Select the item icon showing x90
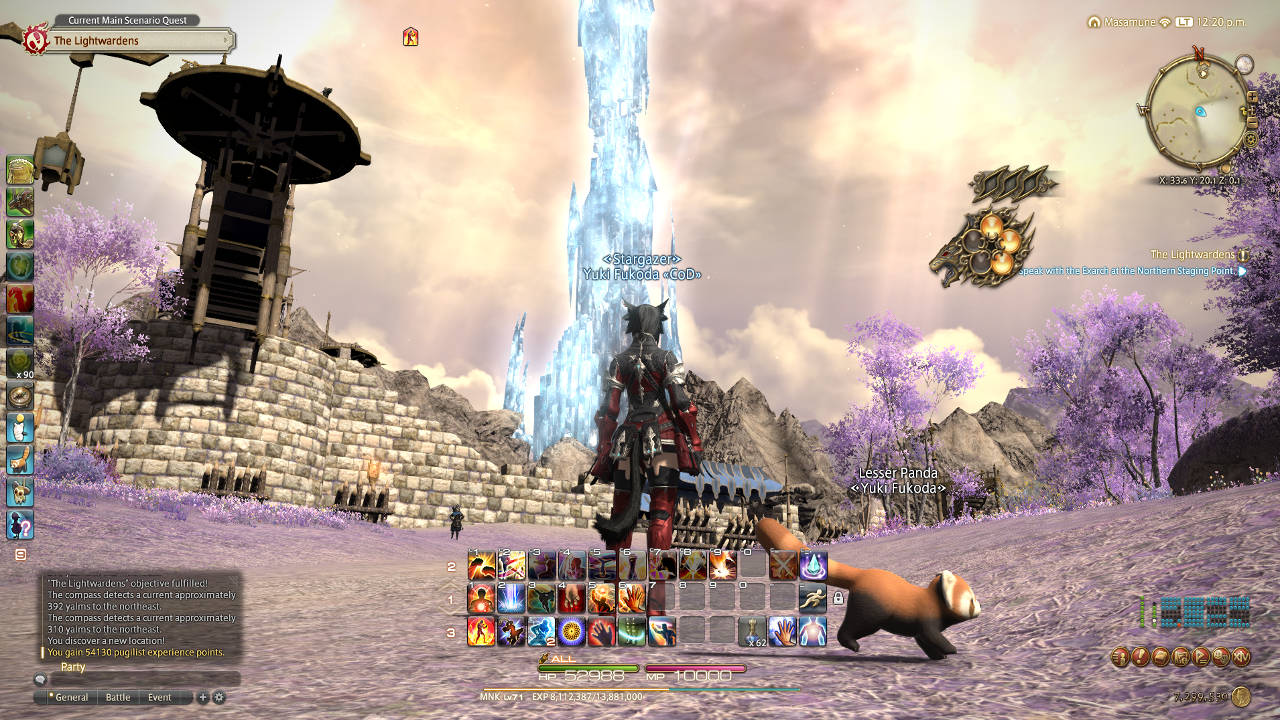The height and width of the screenshot is (720, 1280). click(20, 364)
